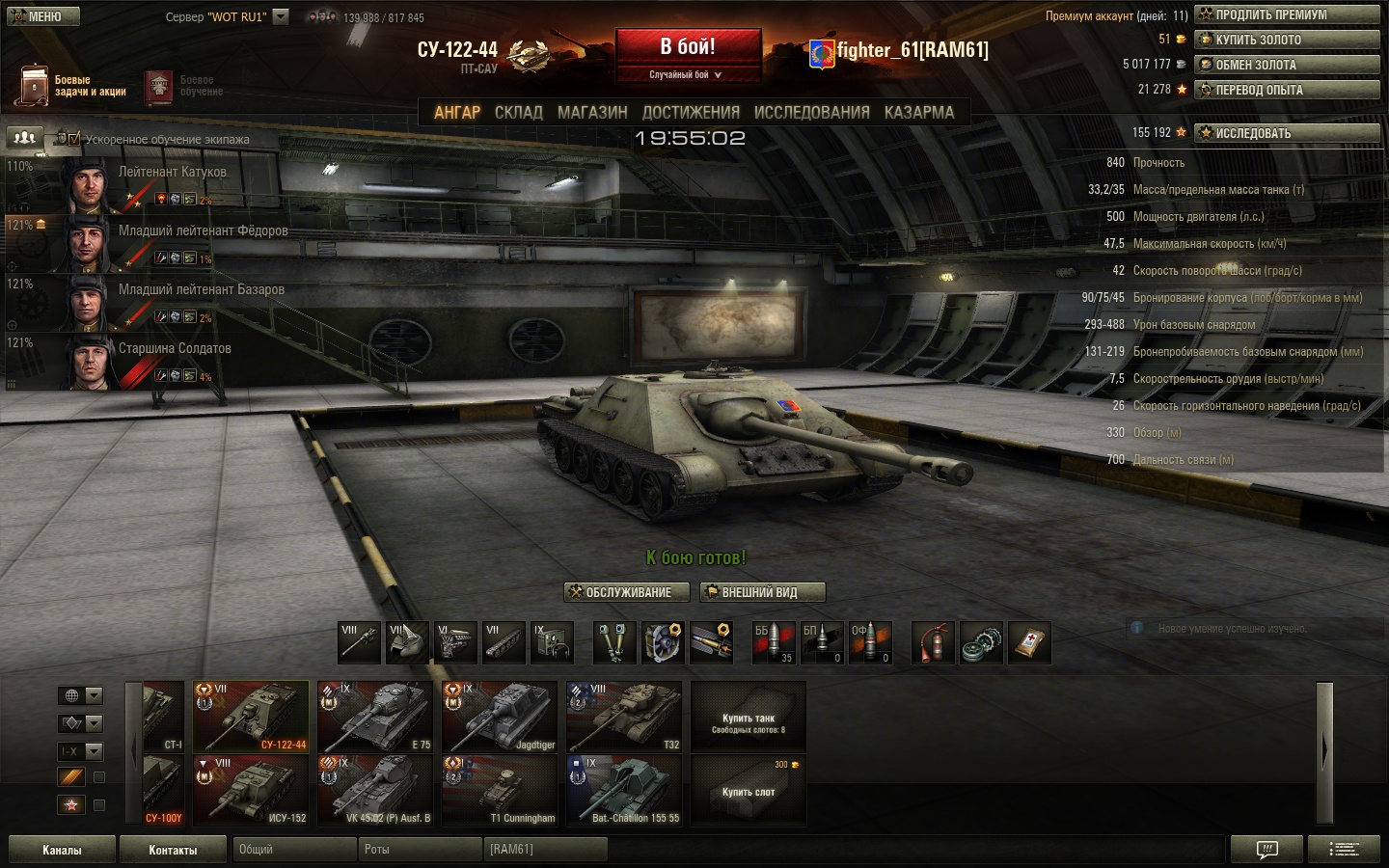Go to the ДОСТИЖЕНИЯ tab
1389x868 pixels.
[691, 113]
